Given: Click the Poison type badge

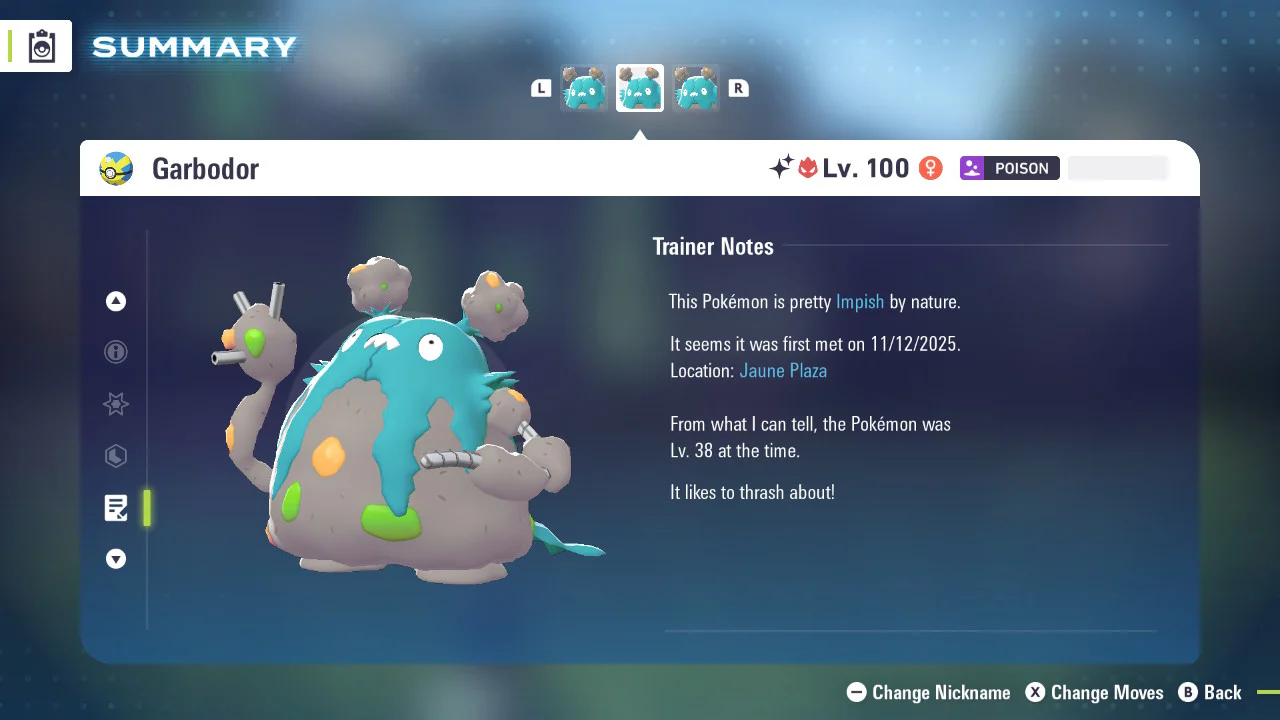Looking at the screenshot, I should pyautogui.click(x=1009, y=168).
